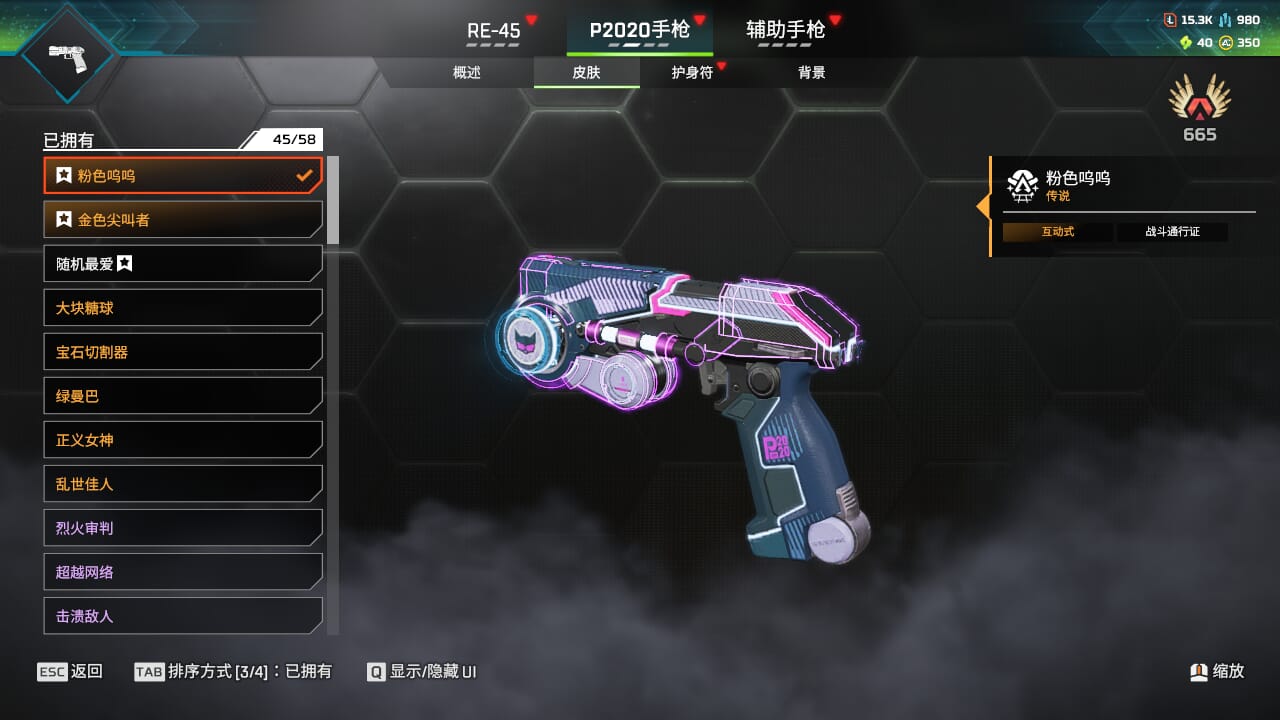Pick the 大块糖球 skin
The height and width of the screenshot is (720, 1280).
[x=183, y=308]
